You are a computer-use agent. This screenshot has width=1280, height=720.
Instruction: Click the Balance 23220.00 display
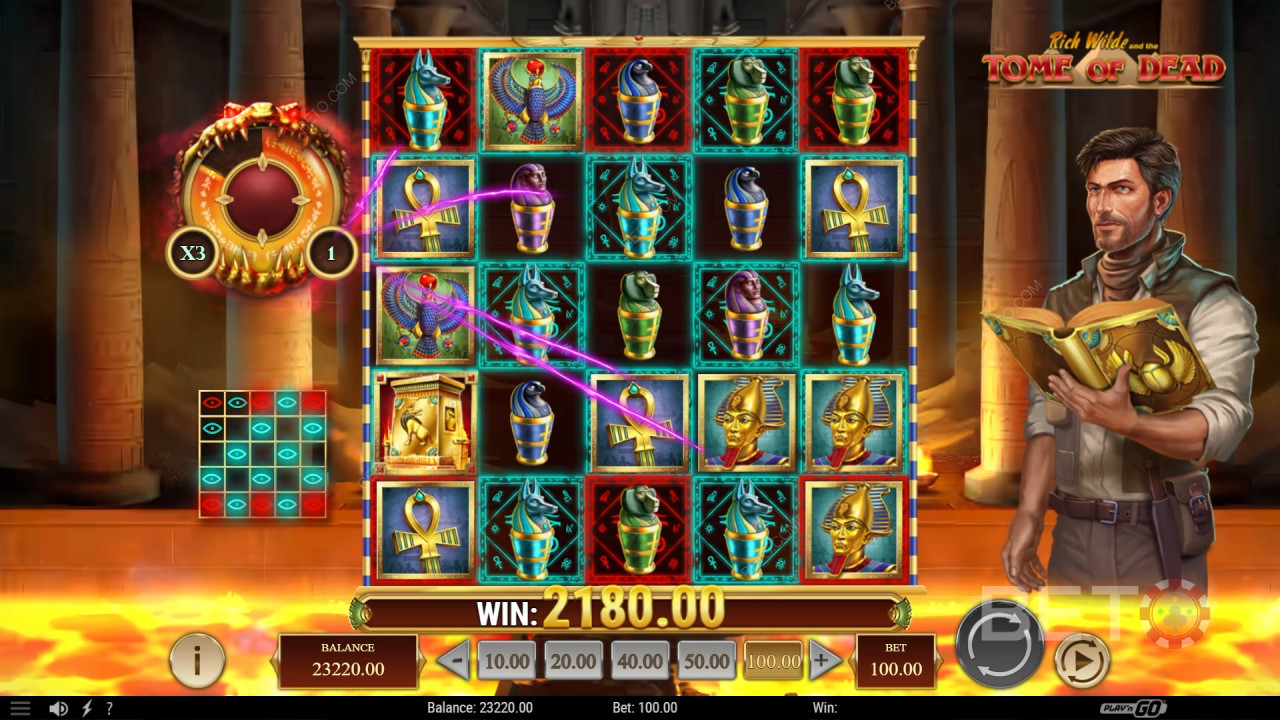coord(348,660)
